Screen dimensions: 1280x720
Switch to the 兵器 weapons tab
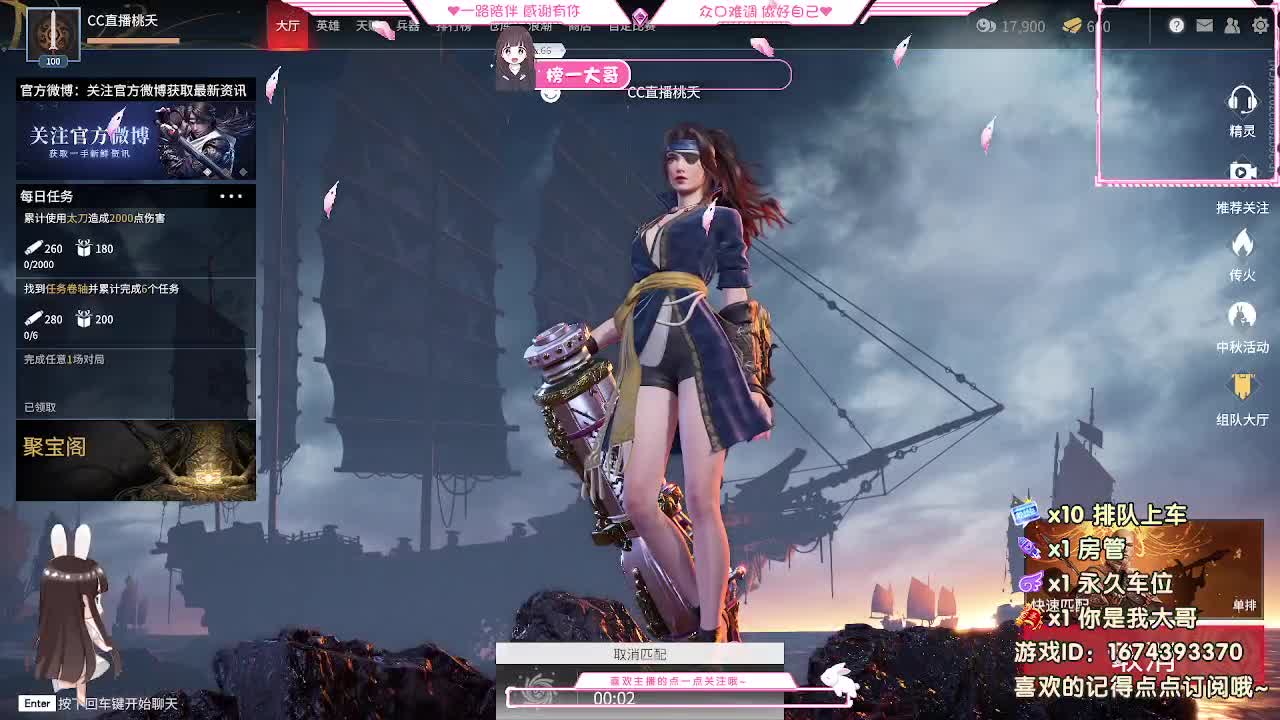point(408,25)
